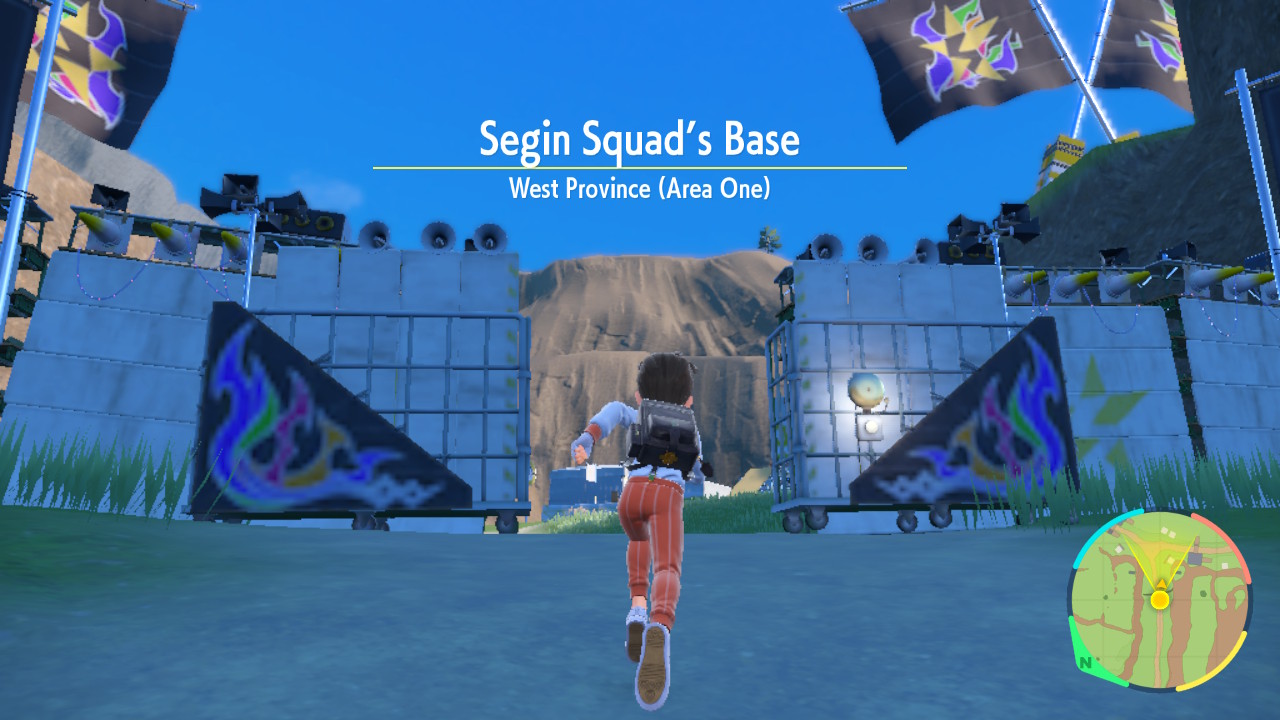Click the character's backpack
This screenshot has width=1280, height=720.
(x=665, y=430)
